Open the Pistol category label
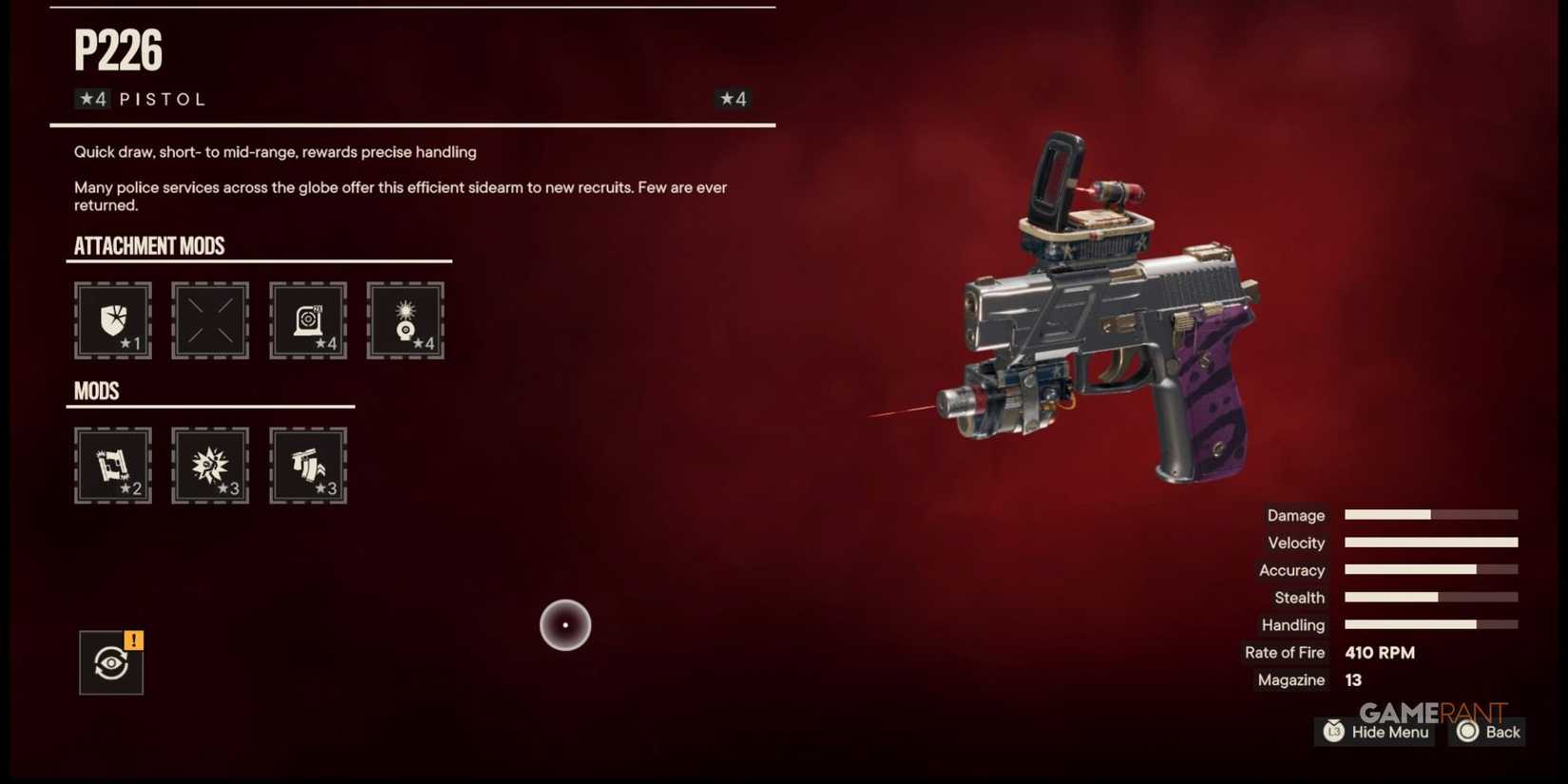 pyautogui.click(x=161, y=98)
